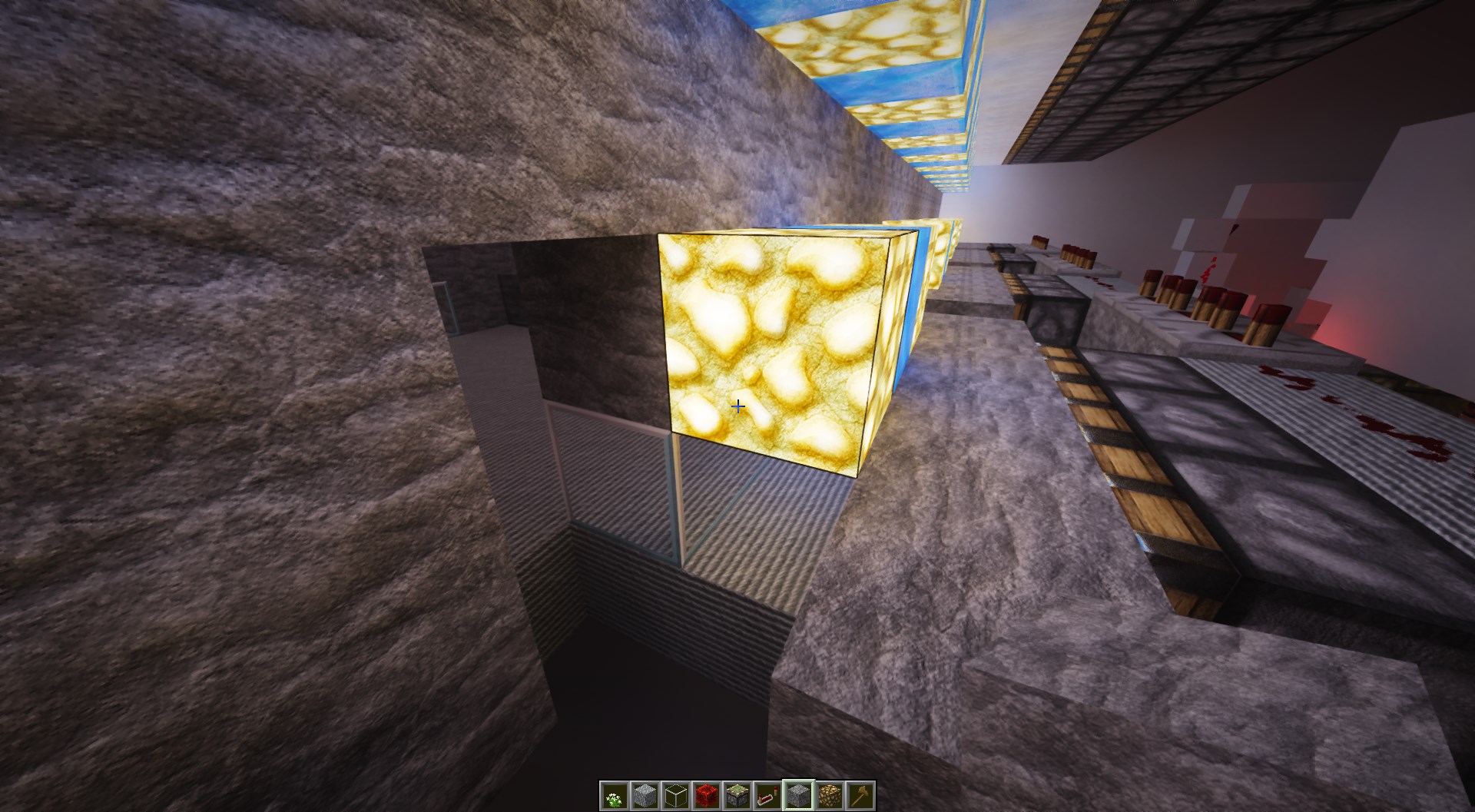Select the highlighted stone block in slot 7
Screen dimensions: 1475x812
797,797
